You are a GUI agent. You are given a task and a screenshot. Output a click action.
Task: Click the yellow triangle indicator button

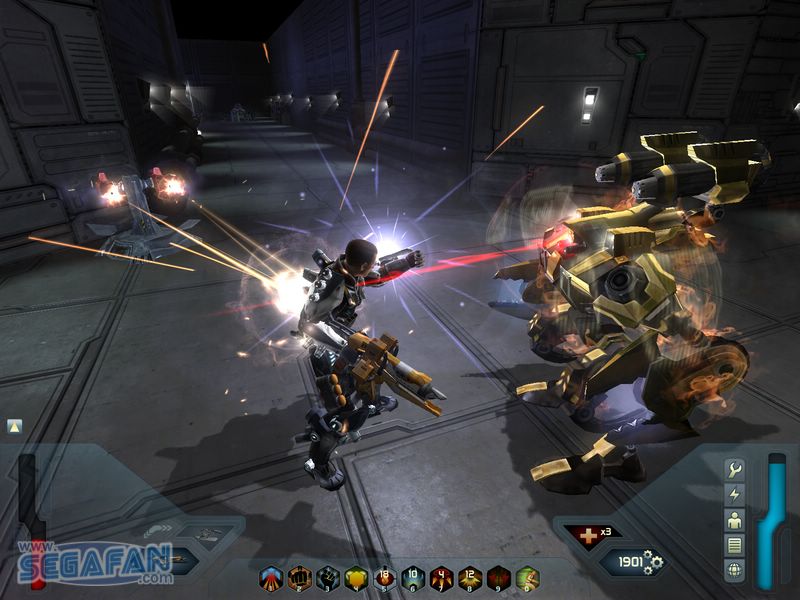click(x=14, y=426)
